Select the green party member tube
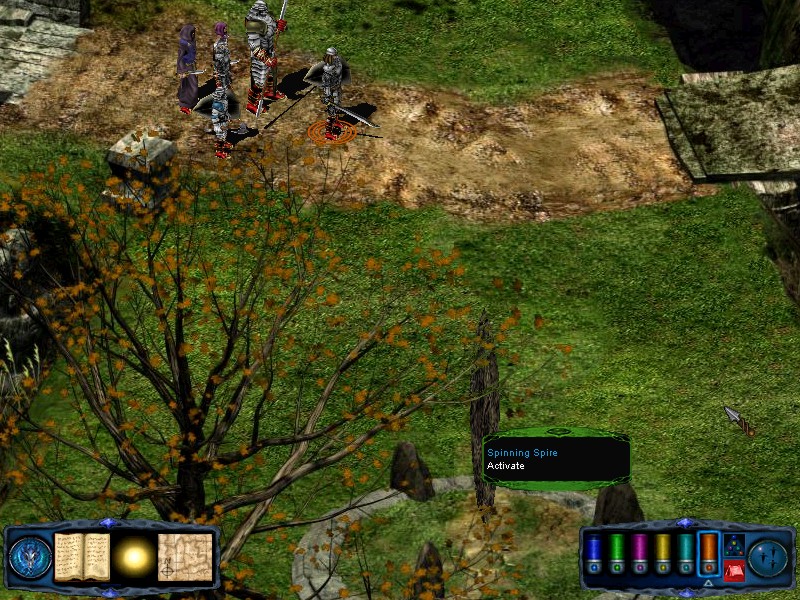Viewport: 800px width, 600px height. coord(617,553)
